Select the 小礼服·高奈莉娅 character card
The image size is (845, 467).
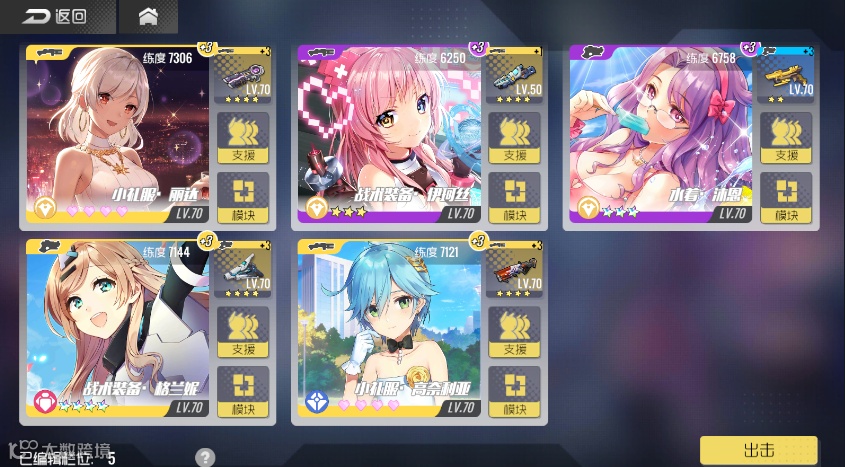pyautogui.click(x=390, y=330)
